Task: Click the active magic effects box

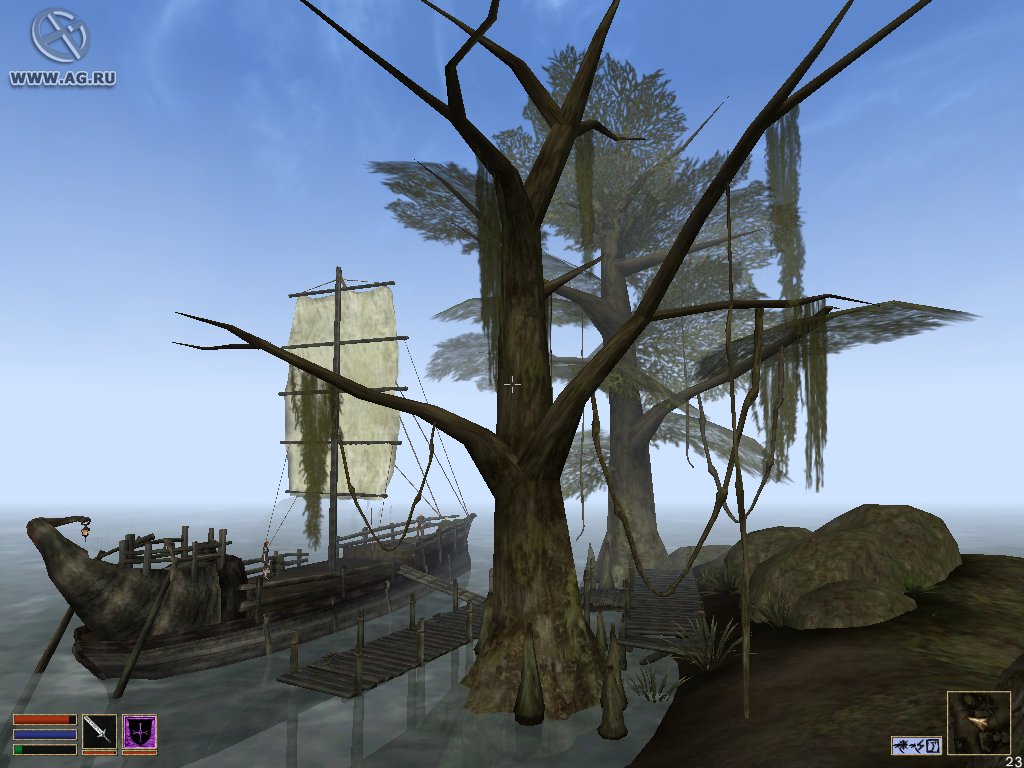Action: pos(916,745)
